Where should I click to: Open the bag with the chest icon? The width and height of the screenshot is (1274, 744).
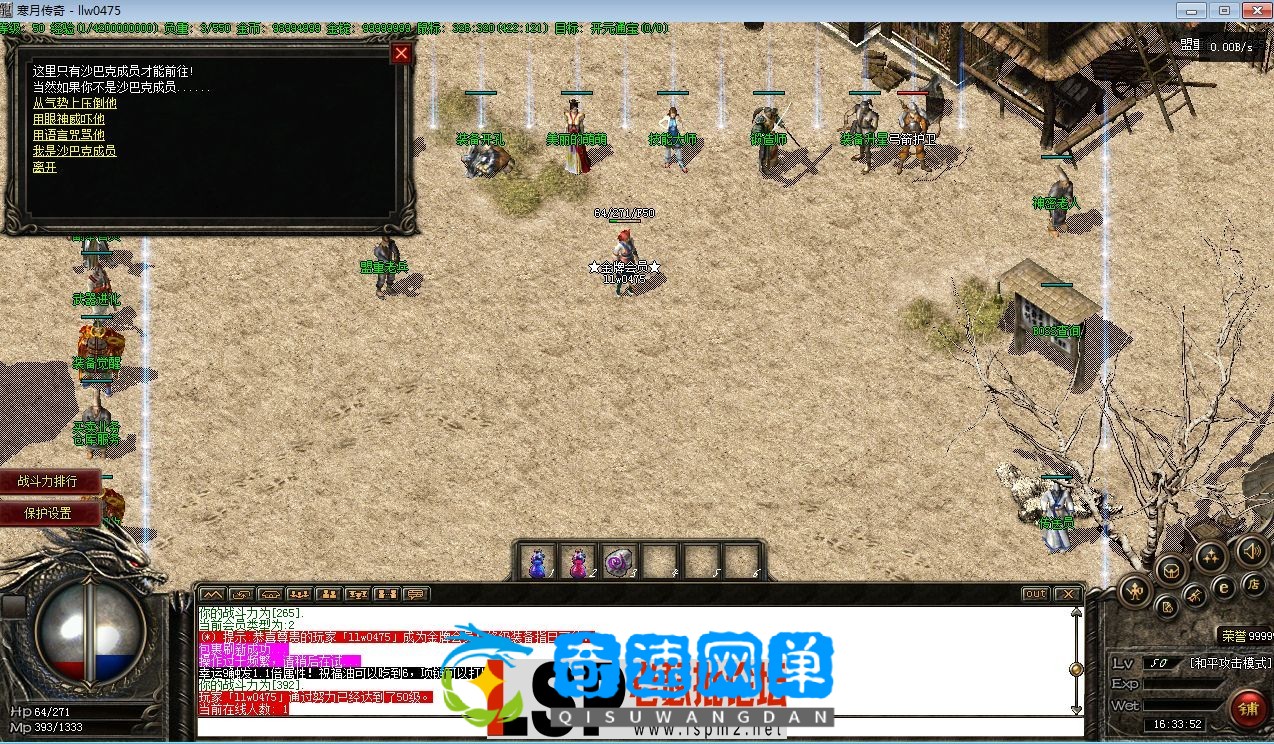point(1170,570)
